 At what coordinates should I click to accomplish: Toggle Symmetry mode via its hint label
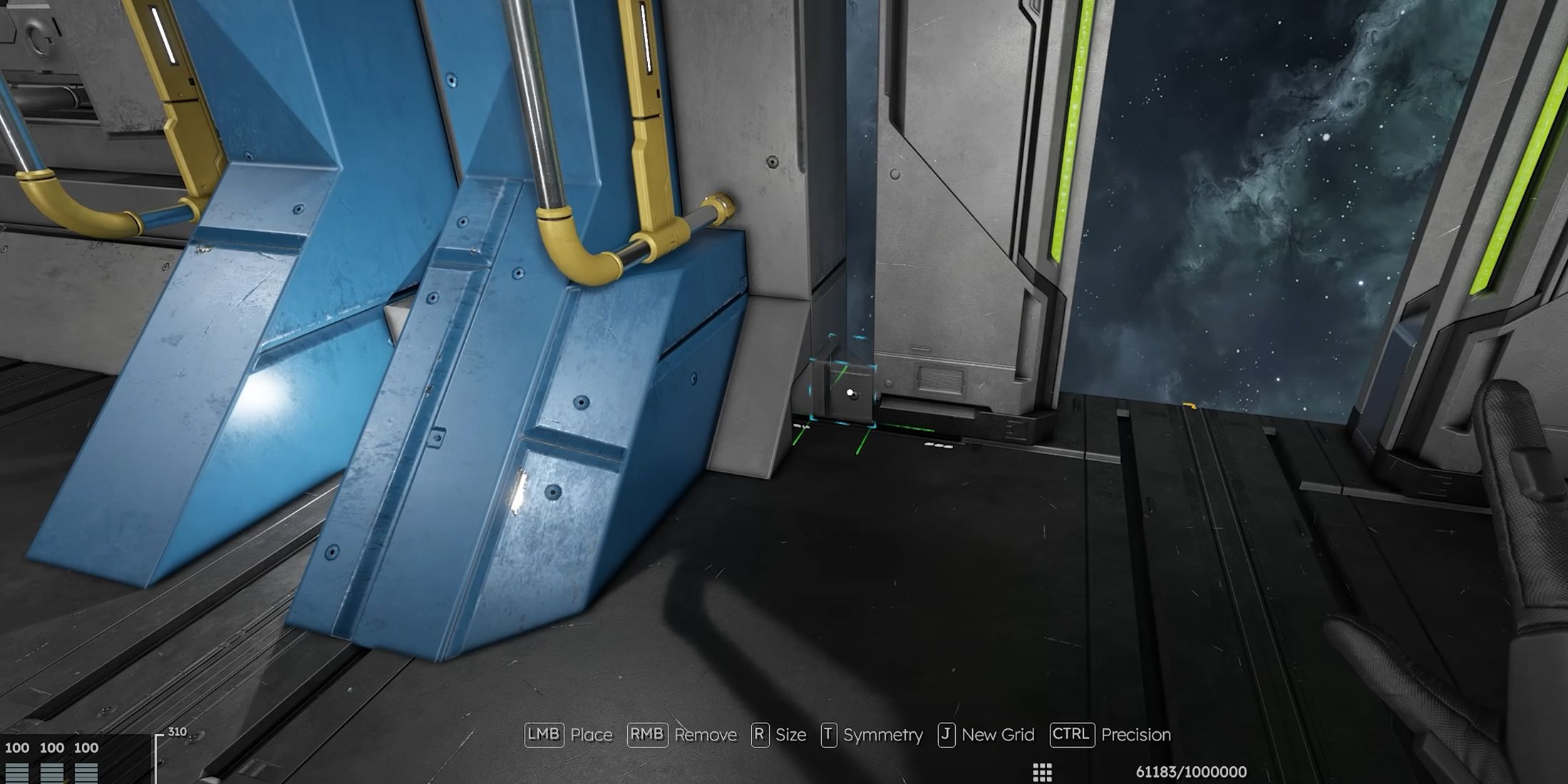(882, 735)
